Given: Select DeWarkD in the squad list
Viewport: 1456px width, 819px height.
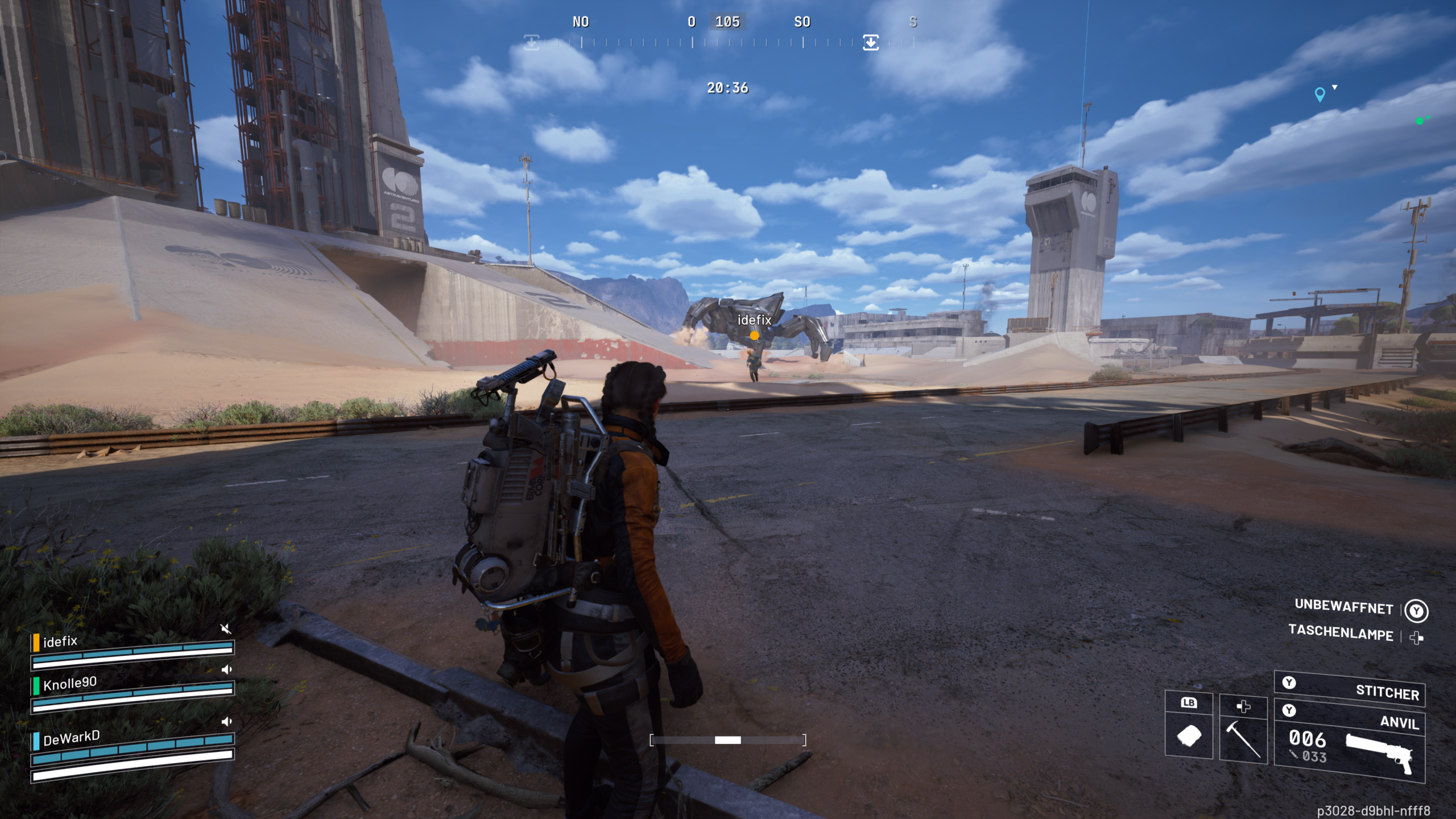Looking at the screenshot, I should (x=71, y=738).
